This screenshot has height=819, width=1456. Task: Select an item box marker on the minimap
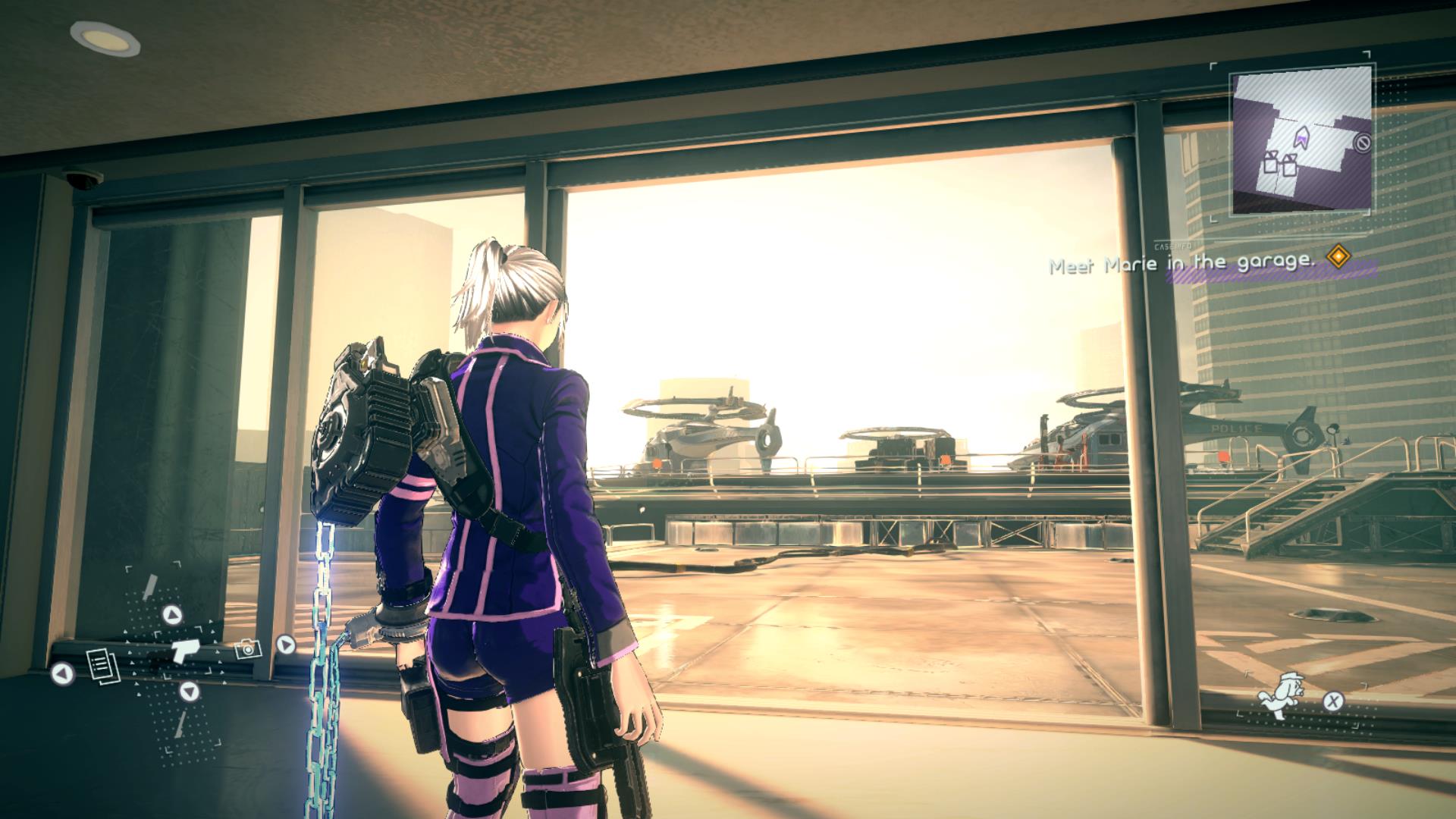point(1272,164)
